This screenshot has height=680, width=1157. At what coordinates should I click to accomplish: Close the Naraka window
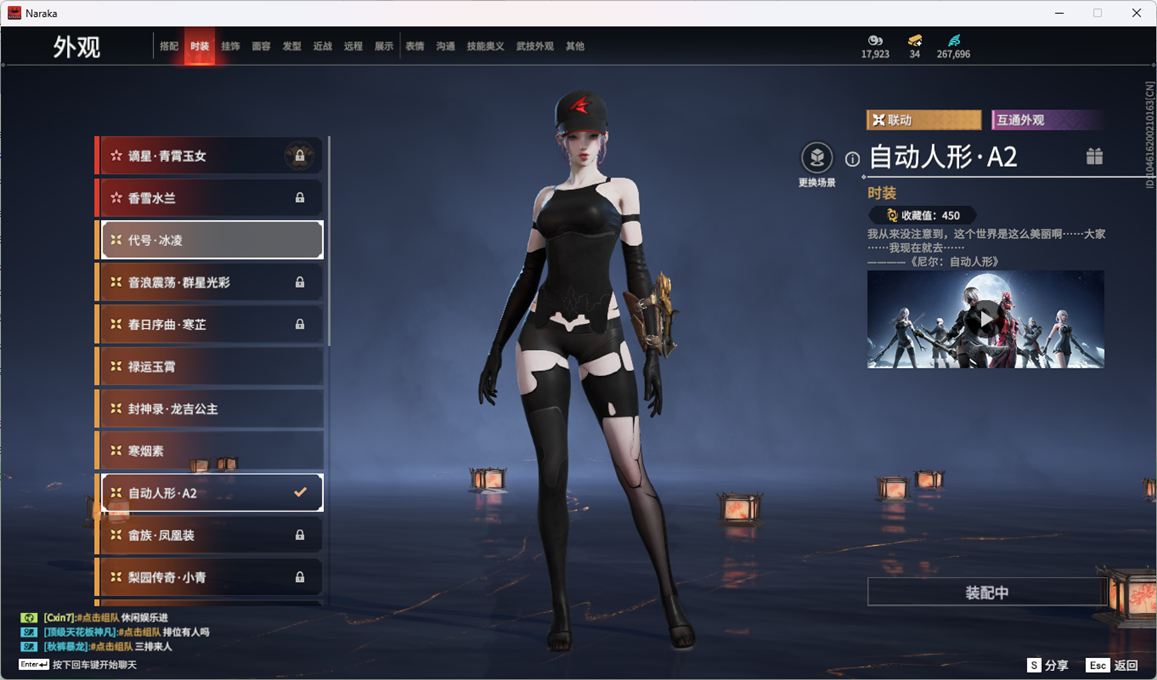point(1136,13)
